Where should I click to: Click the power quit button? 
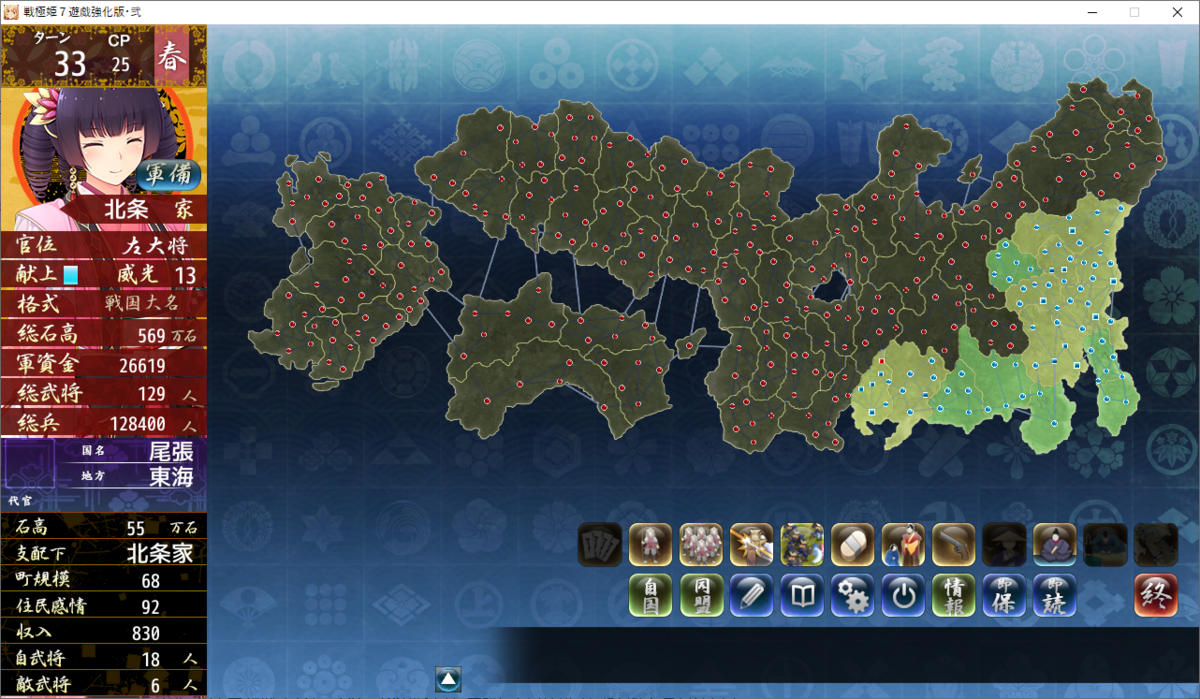click(903, 595)
